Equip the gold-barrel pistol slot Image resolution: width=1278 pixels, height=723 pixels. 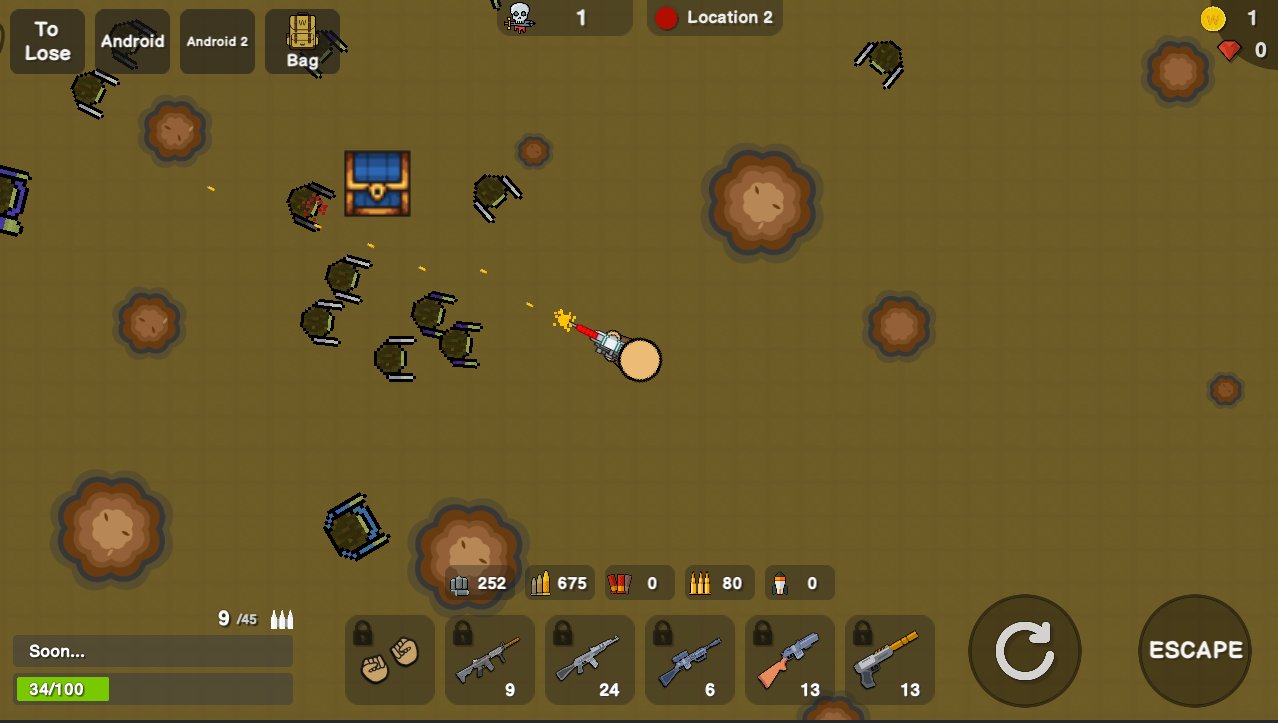890,660
